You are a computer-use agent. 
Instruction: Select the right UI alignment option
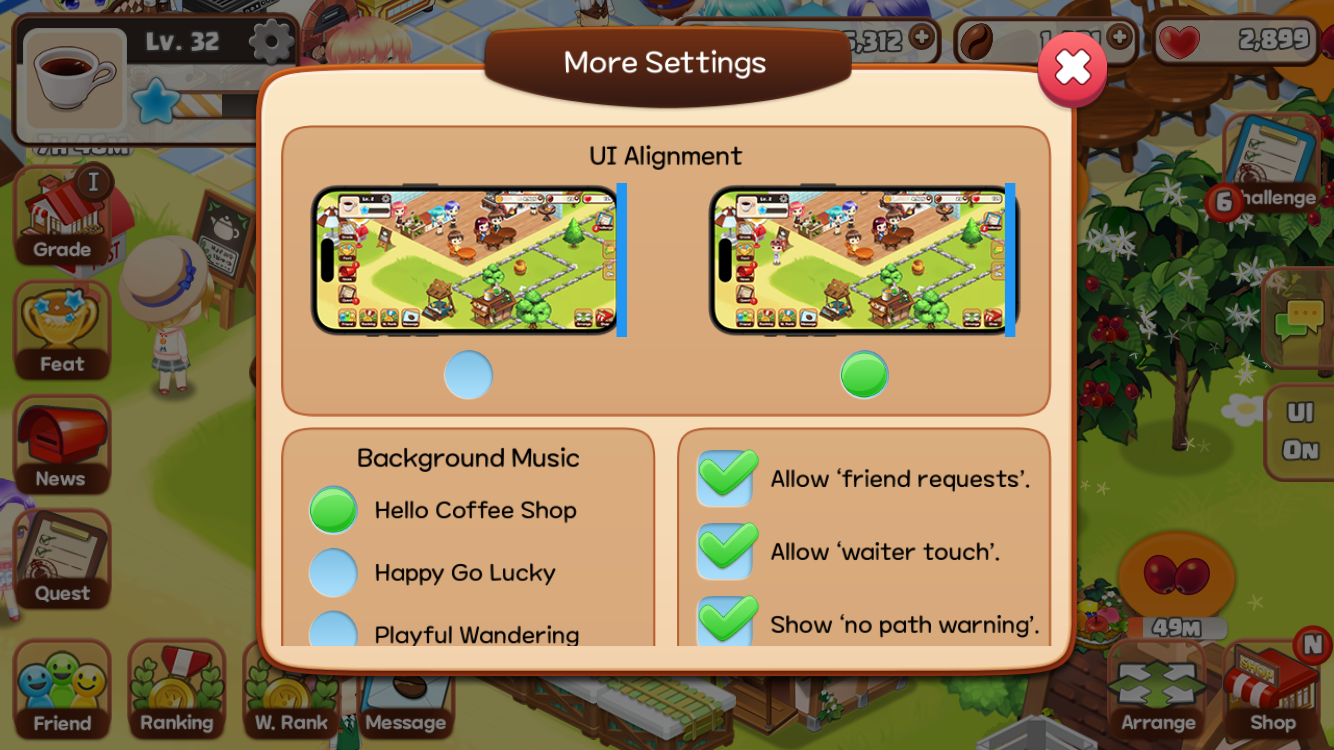(x=864, y=375)
